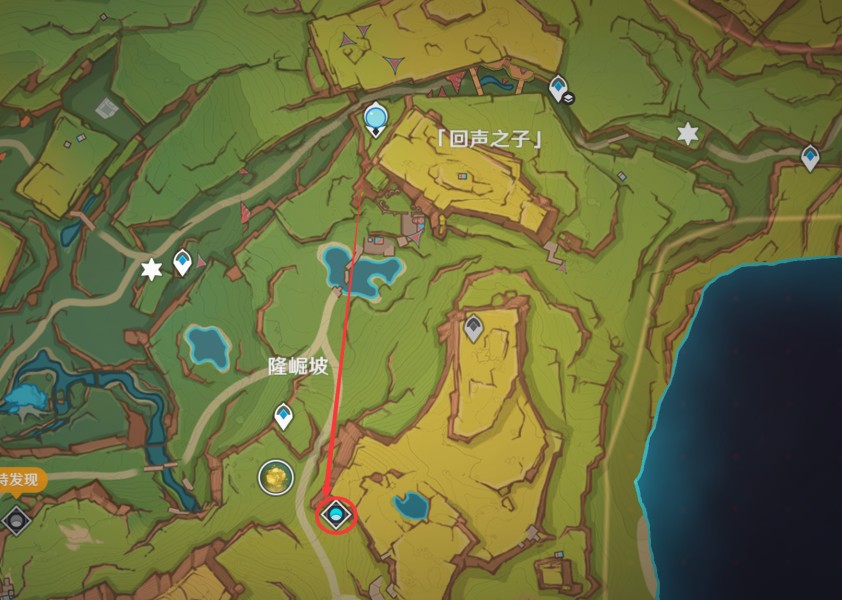Image resolution: width=842 pixels, height=600 pixels.
Task: Select the light blue orb pin marker
Action: point(376,118)
